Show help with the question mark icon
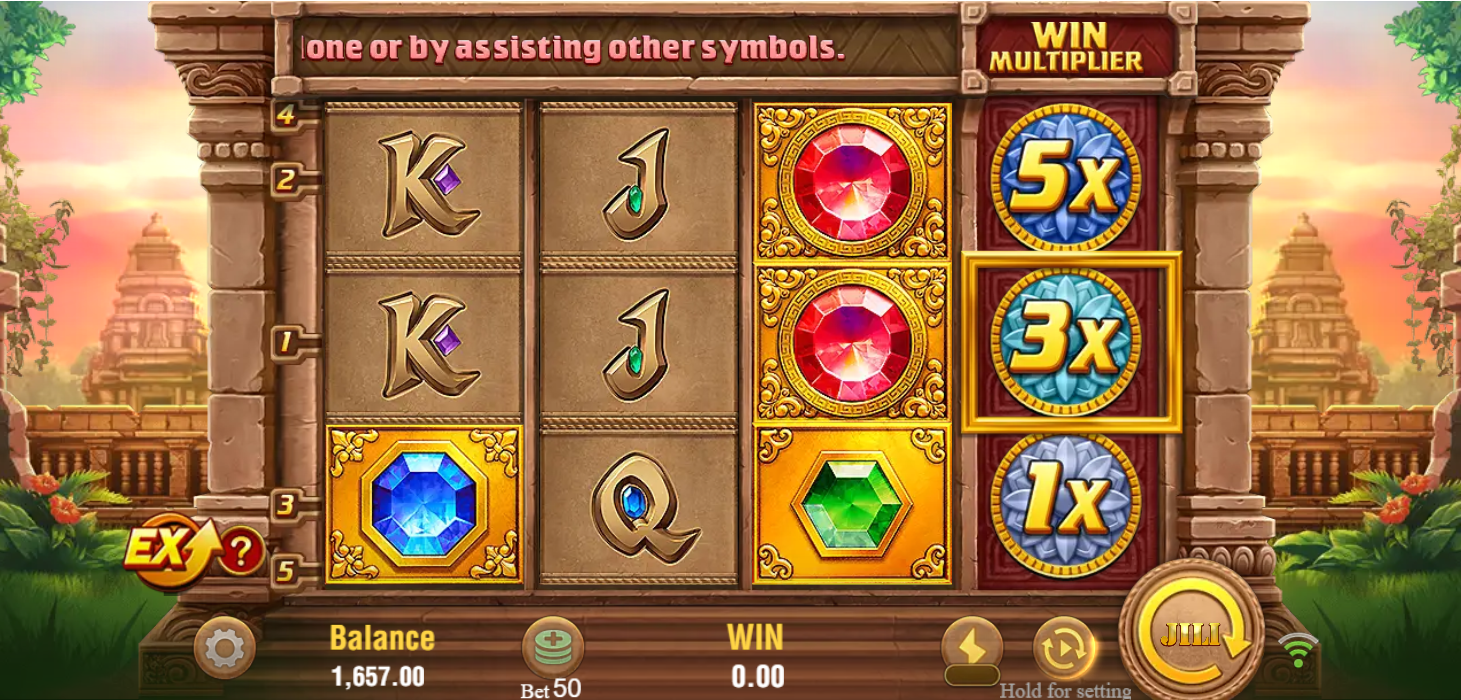This screenshot has width=1461, height=700. [241, 550]
